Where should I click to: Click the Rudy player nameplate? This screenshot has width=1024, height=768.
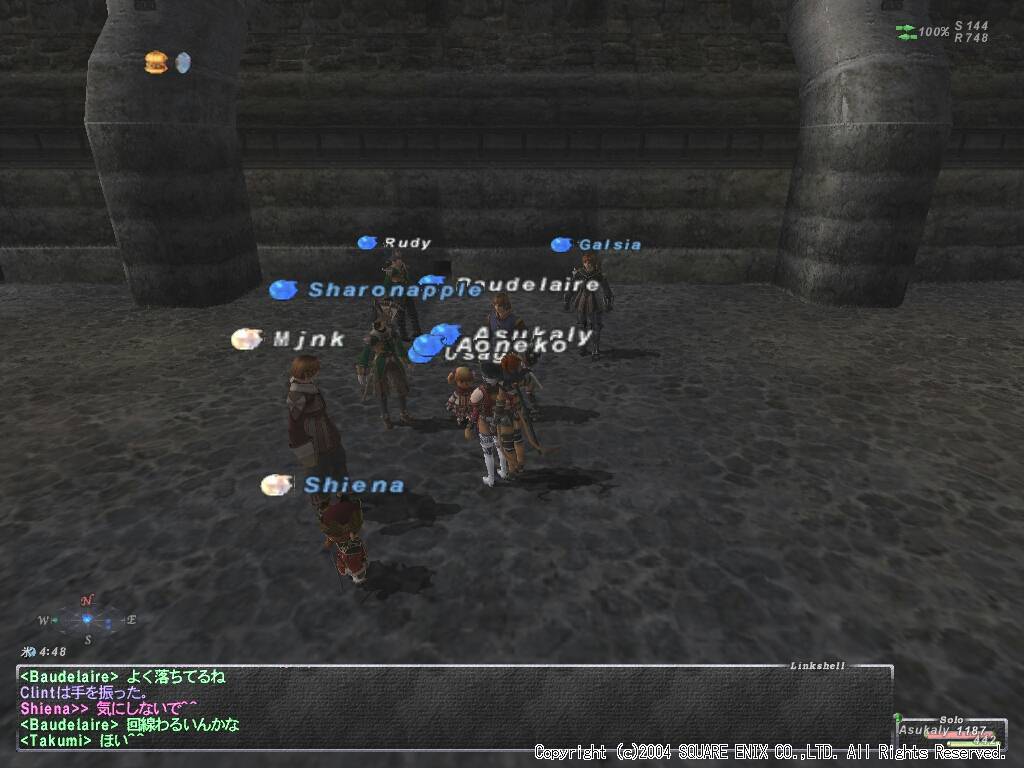(407, 243)
